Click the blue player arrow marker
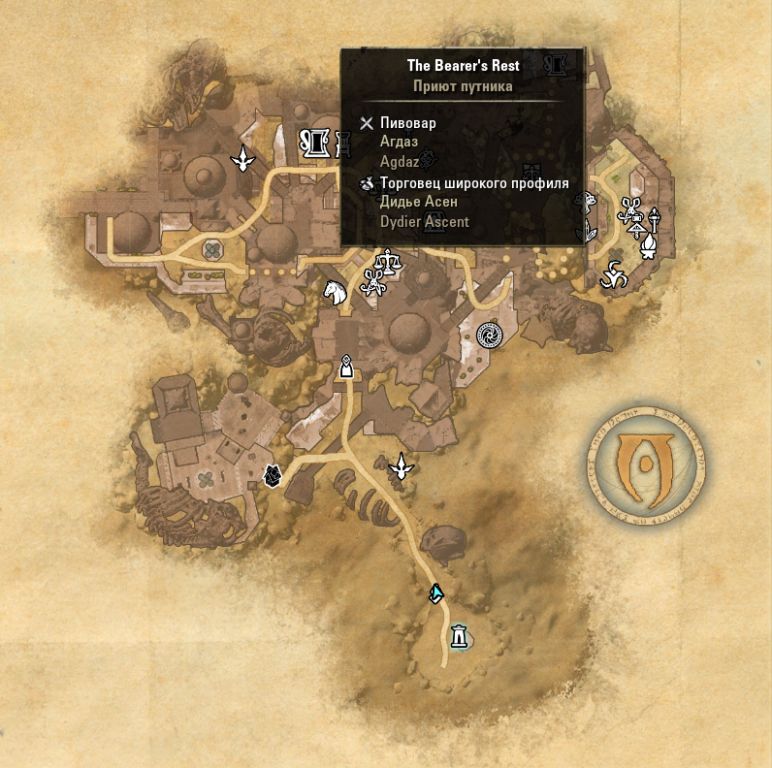The image size is (772, 768). [x=436, y=594]
